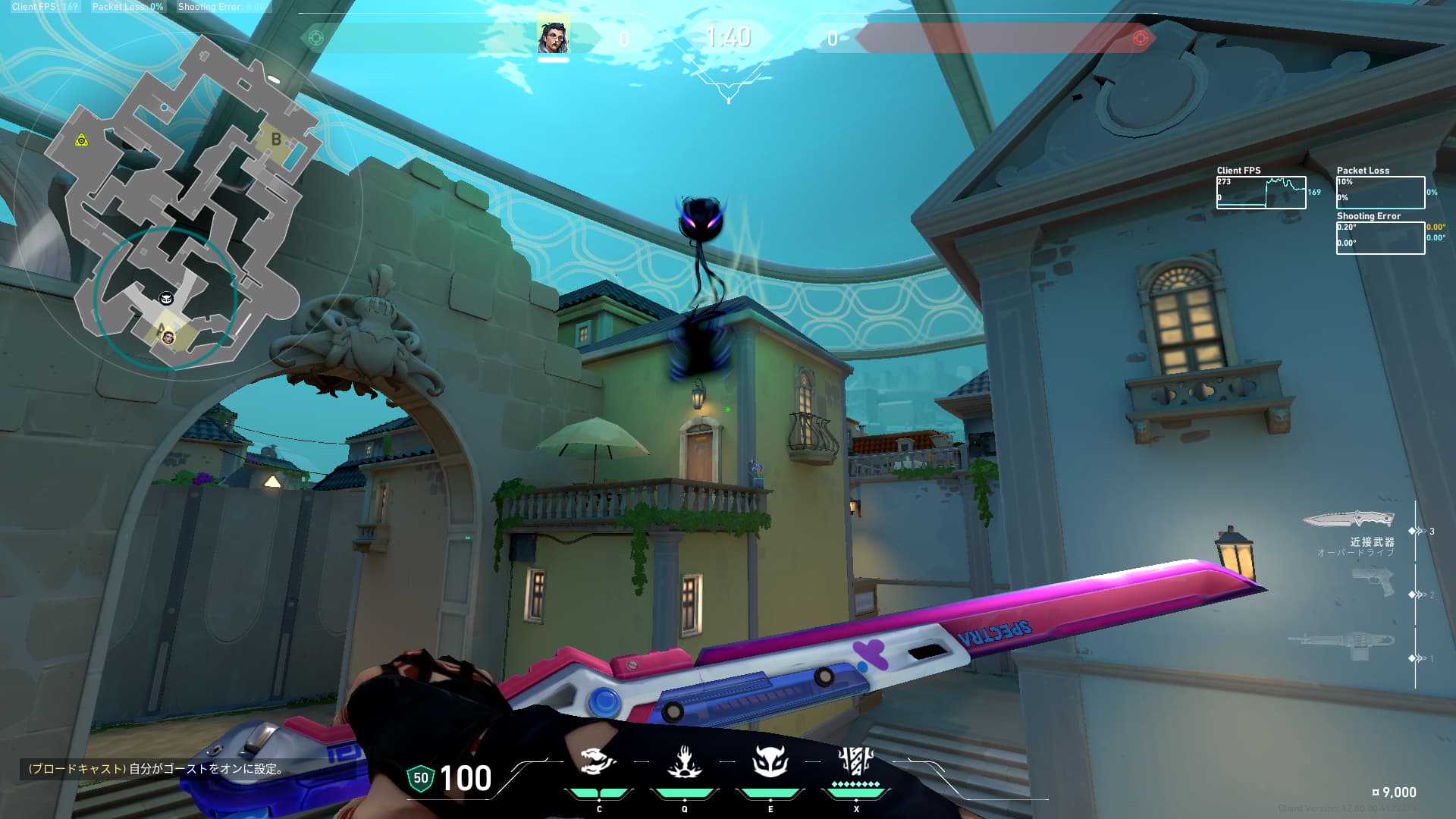Select the yellow spike icon on minimap
This screenshot has width=1456, height=819.
click(81, 140)
